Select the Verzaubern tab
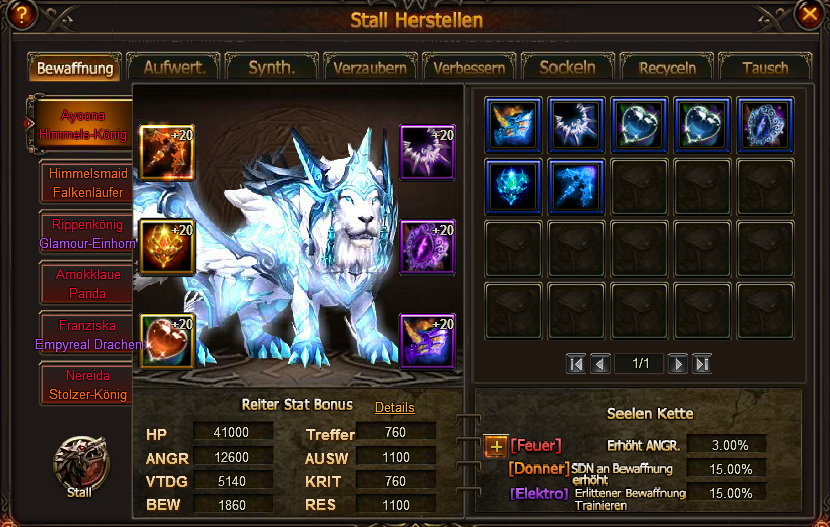830x527 pixels. click(x=370, y=68)
